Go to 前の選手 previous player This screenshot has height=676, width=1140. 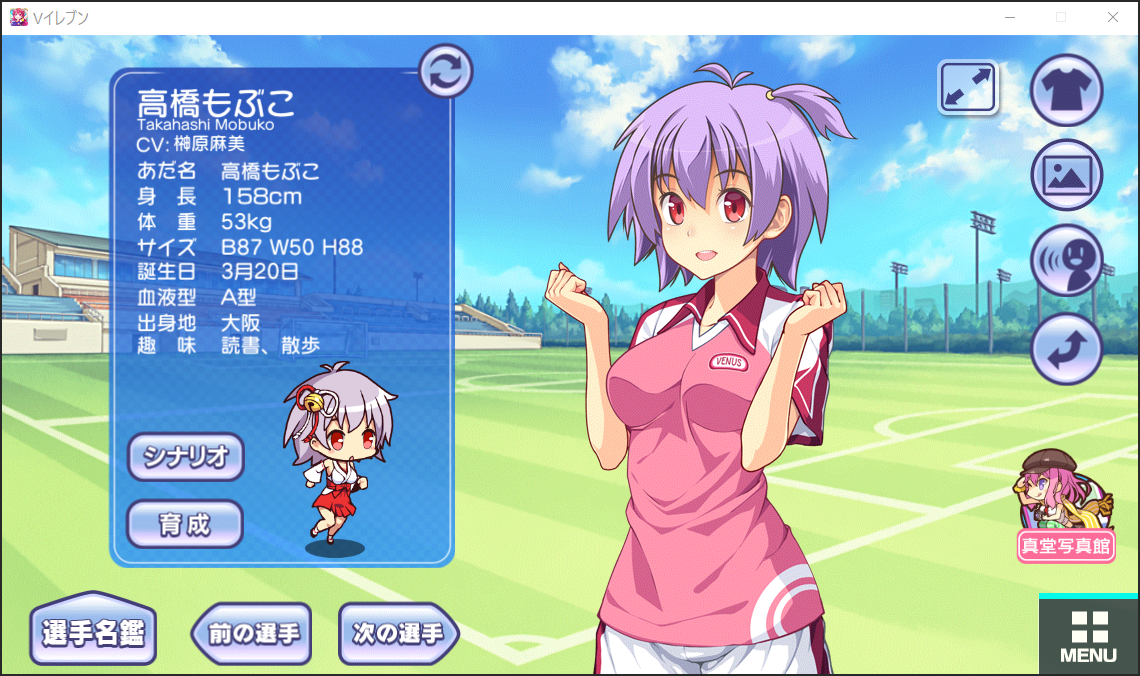[253, 633]
